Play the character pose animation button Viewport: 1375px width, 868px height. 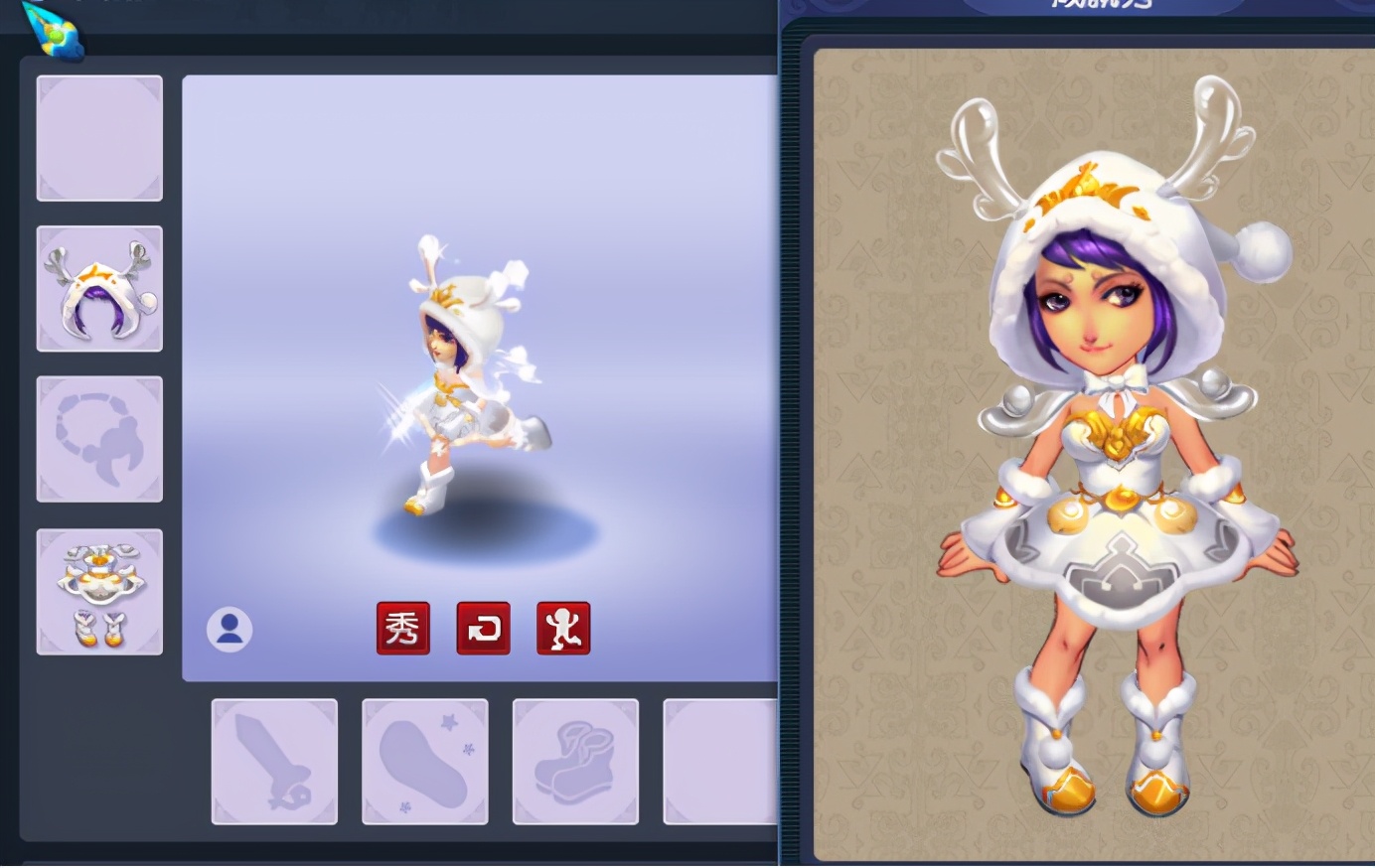point(563,628)
